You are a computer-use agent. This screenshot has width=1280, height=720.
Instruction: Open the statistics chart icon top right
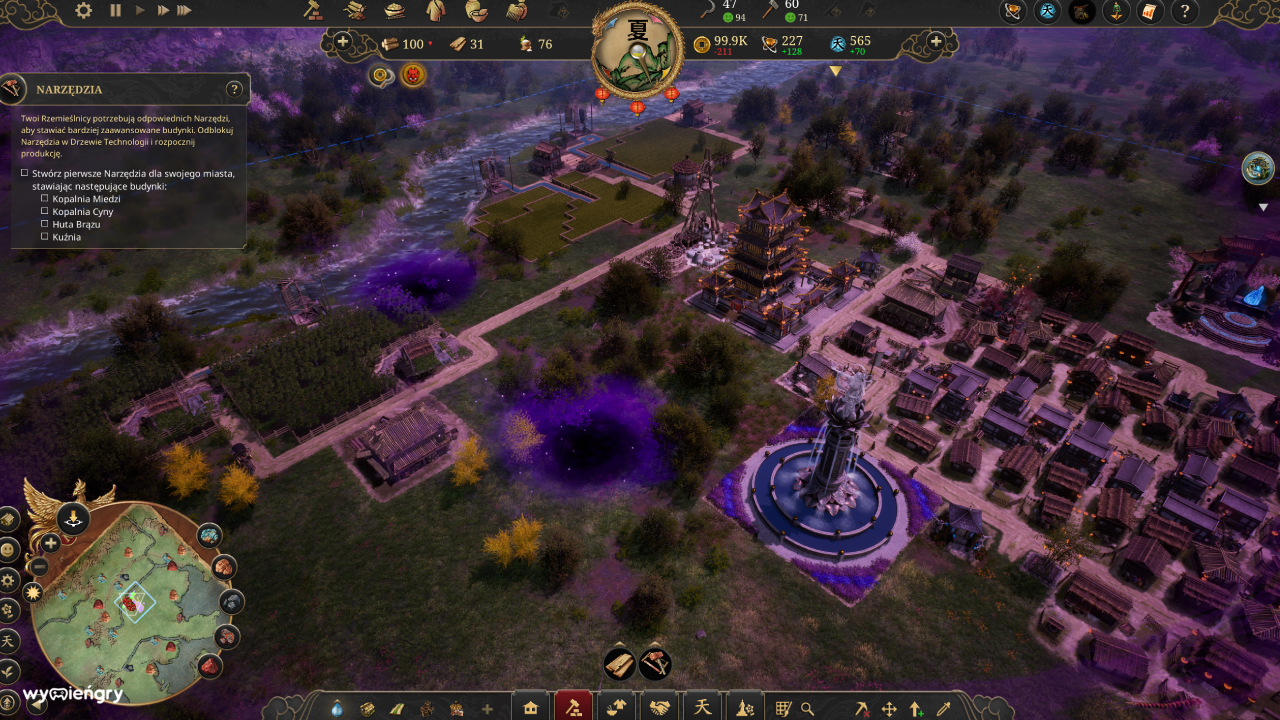(x=1150, y=13)
